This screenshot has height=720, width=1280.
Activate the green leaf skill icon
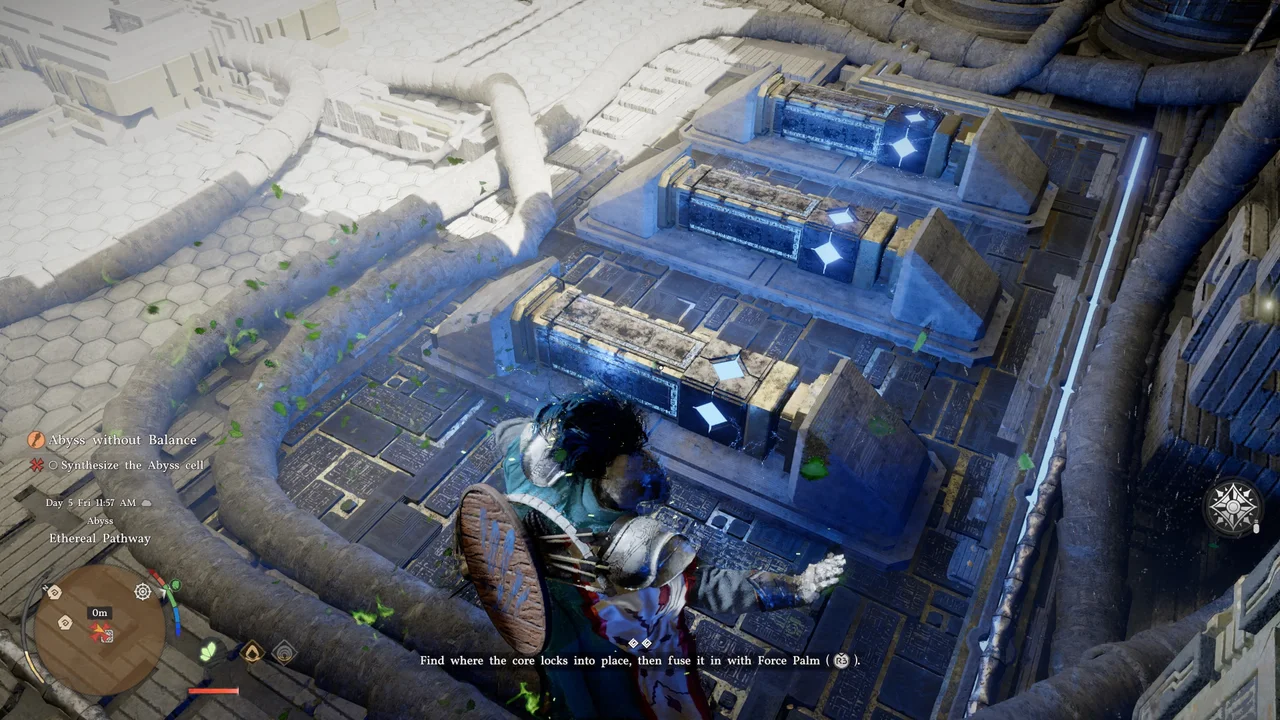[x=209, y=652]
